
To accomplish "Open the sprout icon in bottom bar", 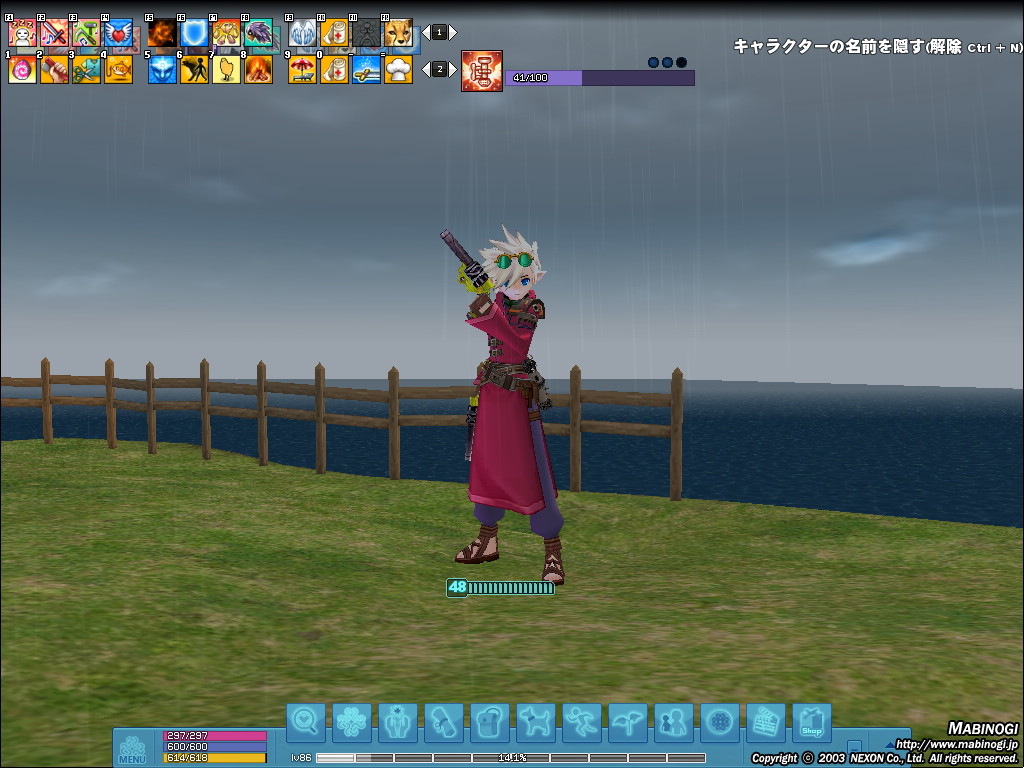I will (x=627, y=722).
